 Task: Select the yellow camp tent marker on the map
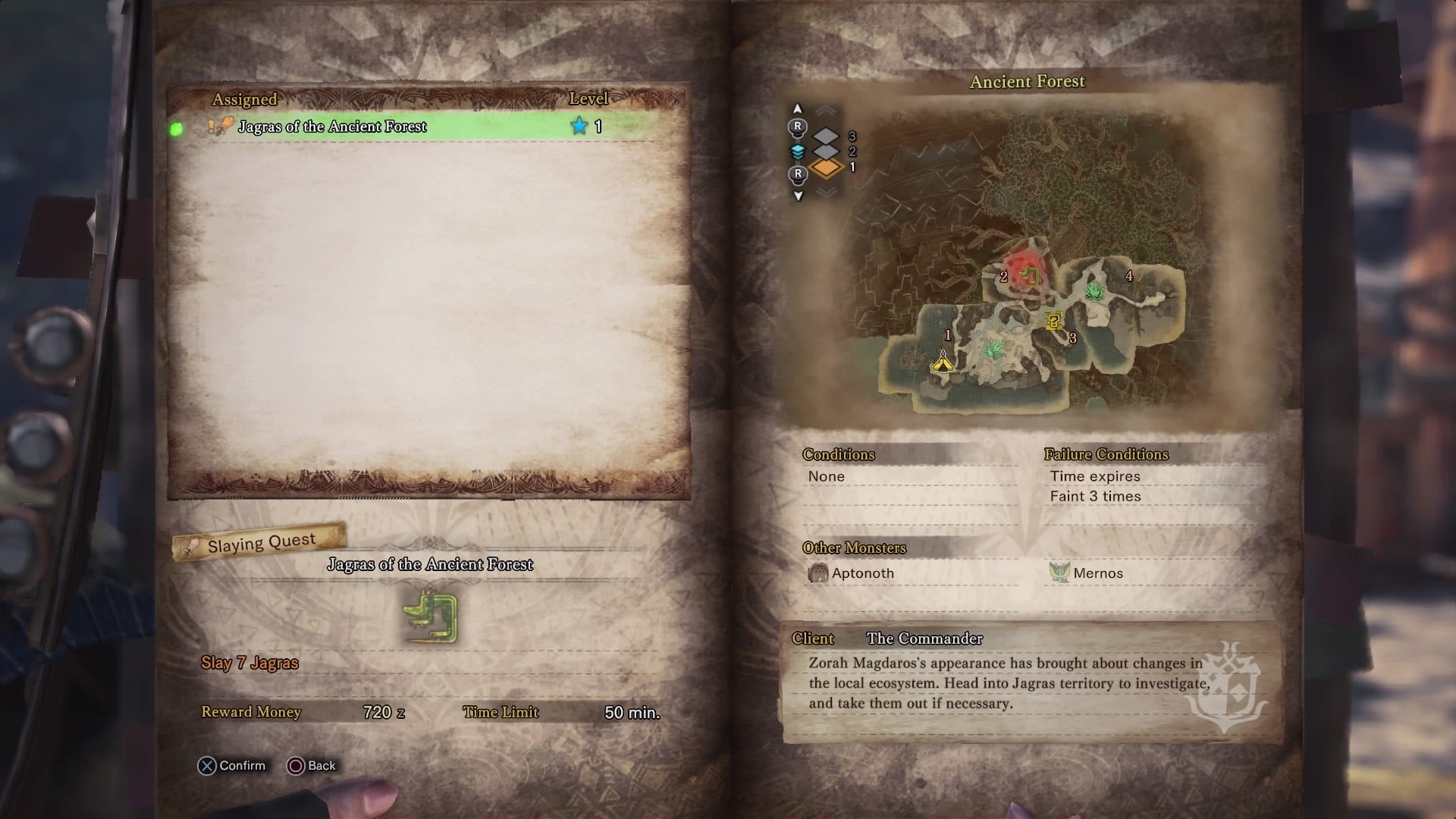coord(943,362)
